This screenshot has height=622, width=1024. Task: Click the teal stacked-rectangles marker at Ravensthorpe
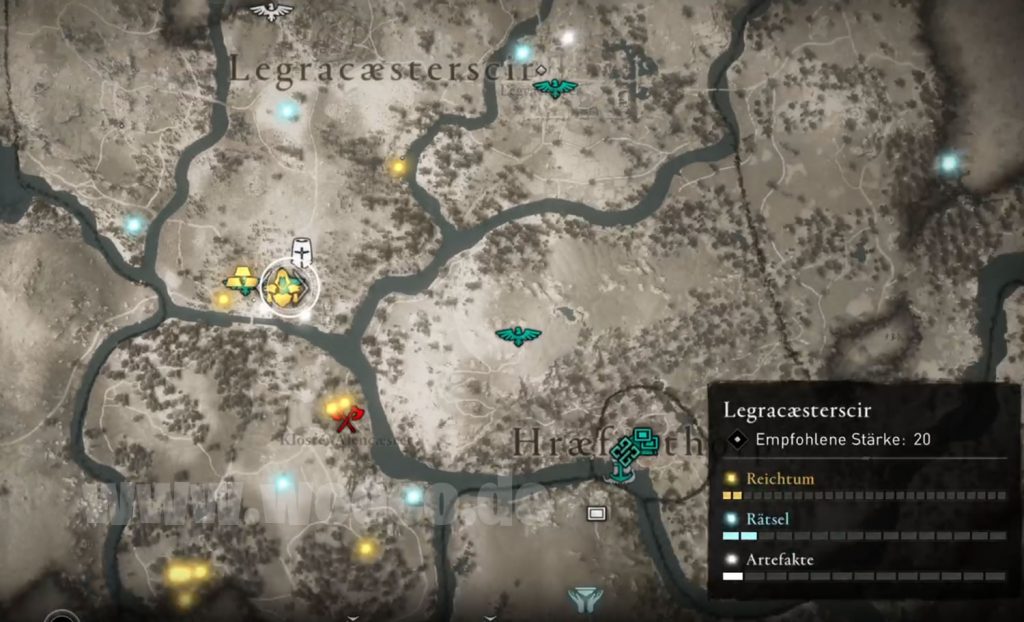(645, 438)
